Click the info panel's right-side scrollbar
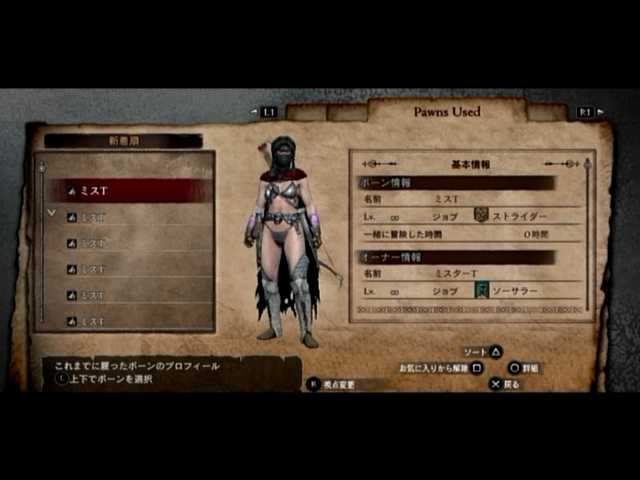Image resolution: width=640 pixels, height=480 pixels. tap(587, 240)
